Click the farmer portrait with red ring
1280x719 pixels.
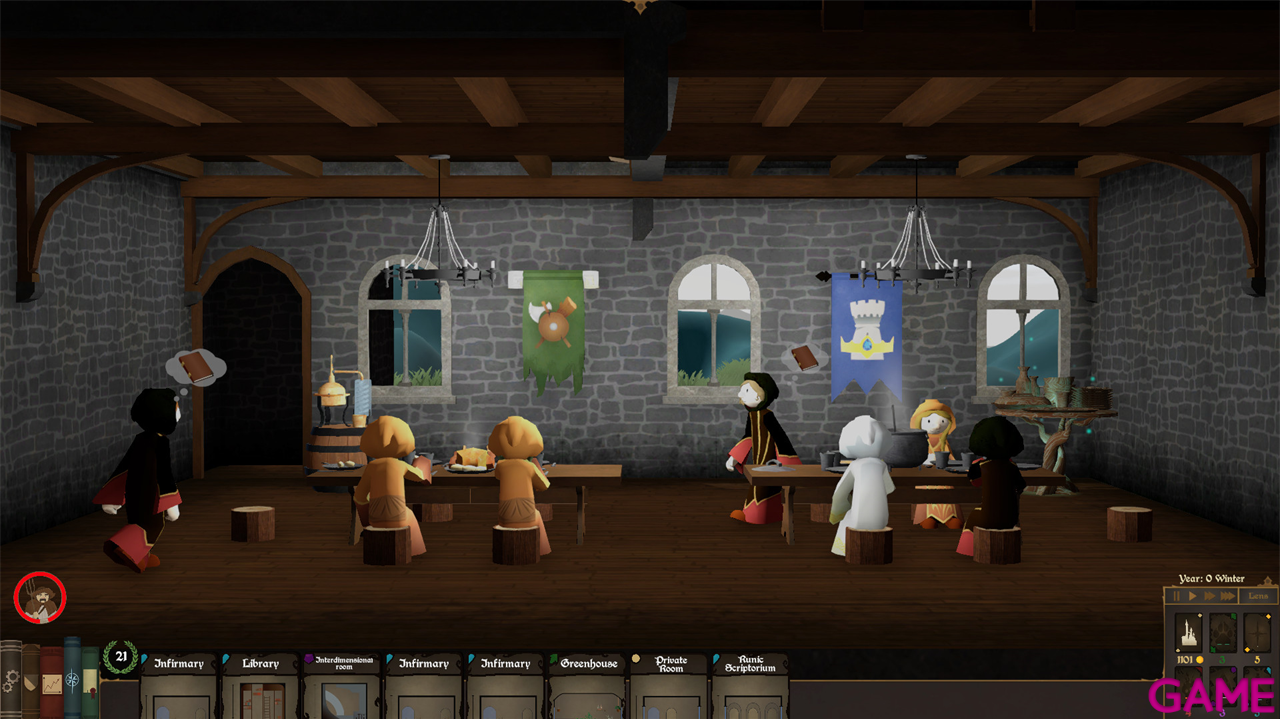40,598
